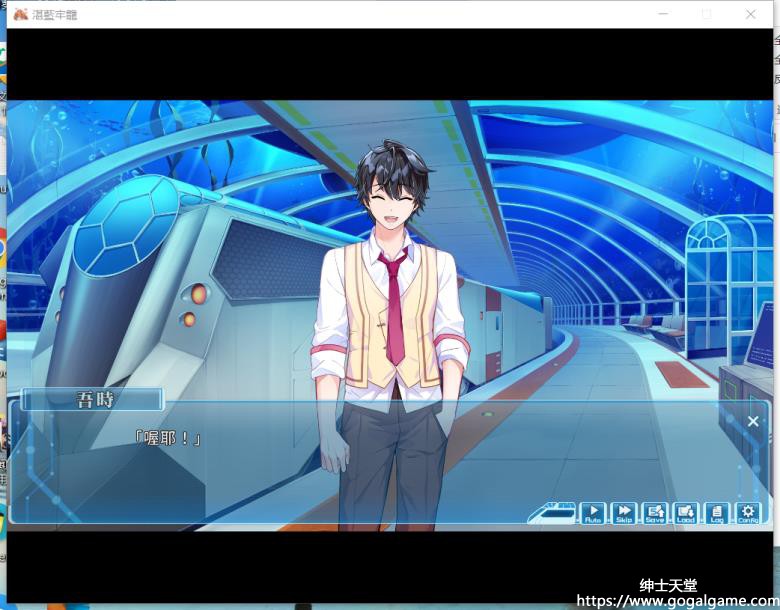Activate the Skip fast-forward button

click(x=624, y=513)
